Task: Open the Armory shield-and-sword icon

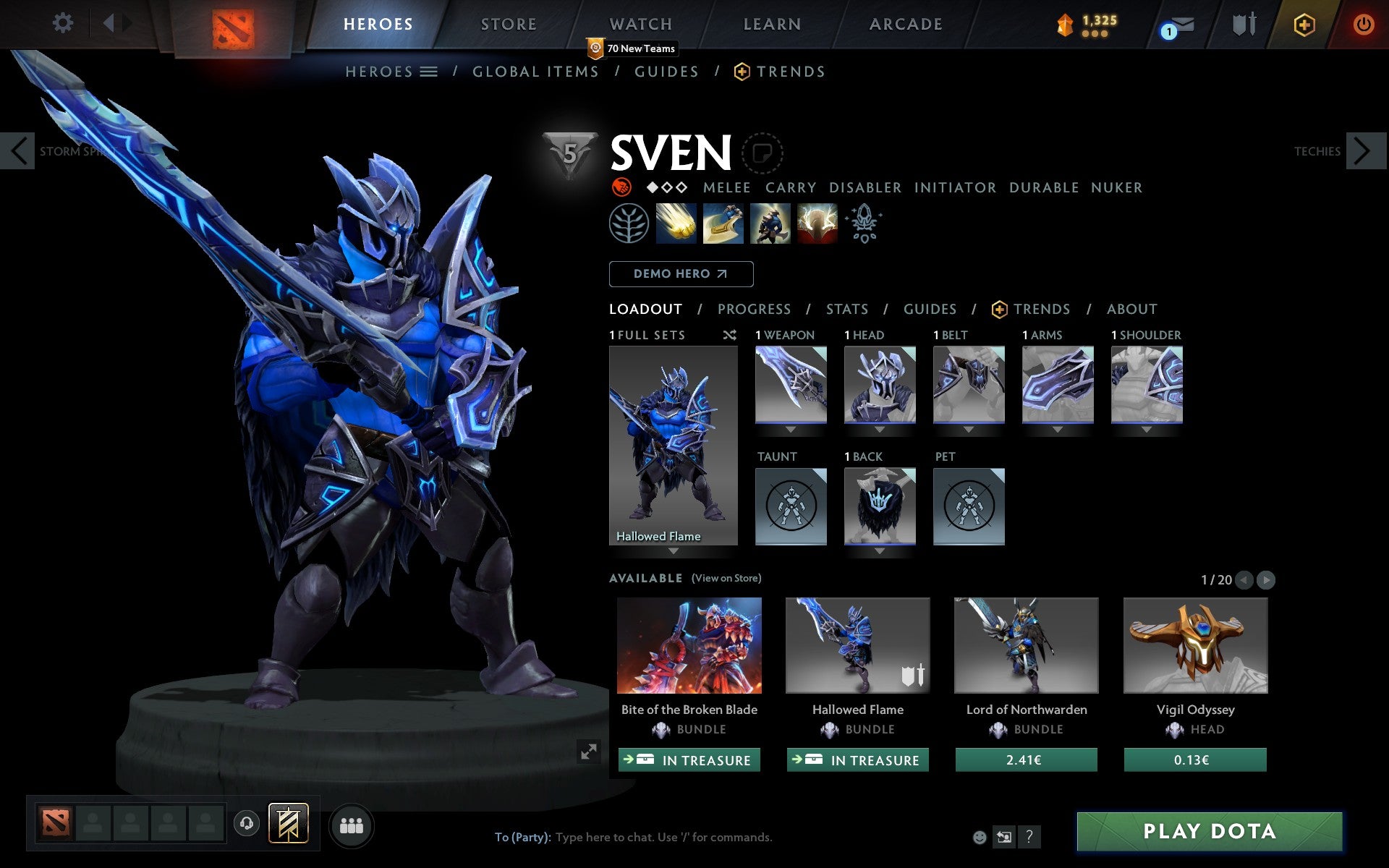Action: [1242, 24]
